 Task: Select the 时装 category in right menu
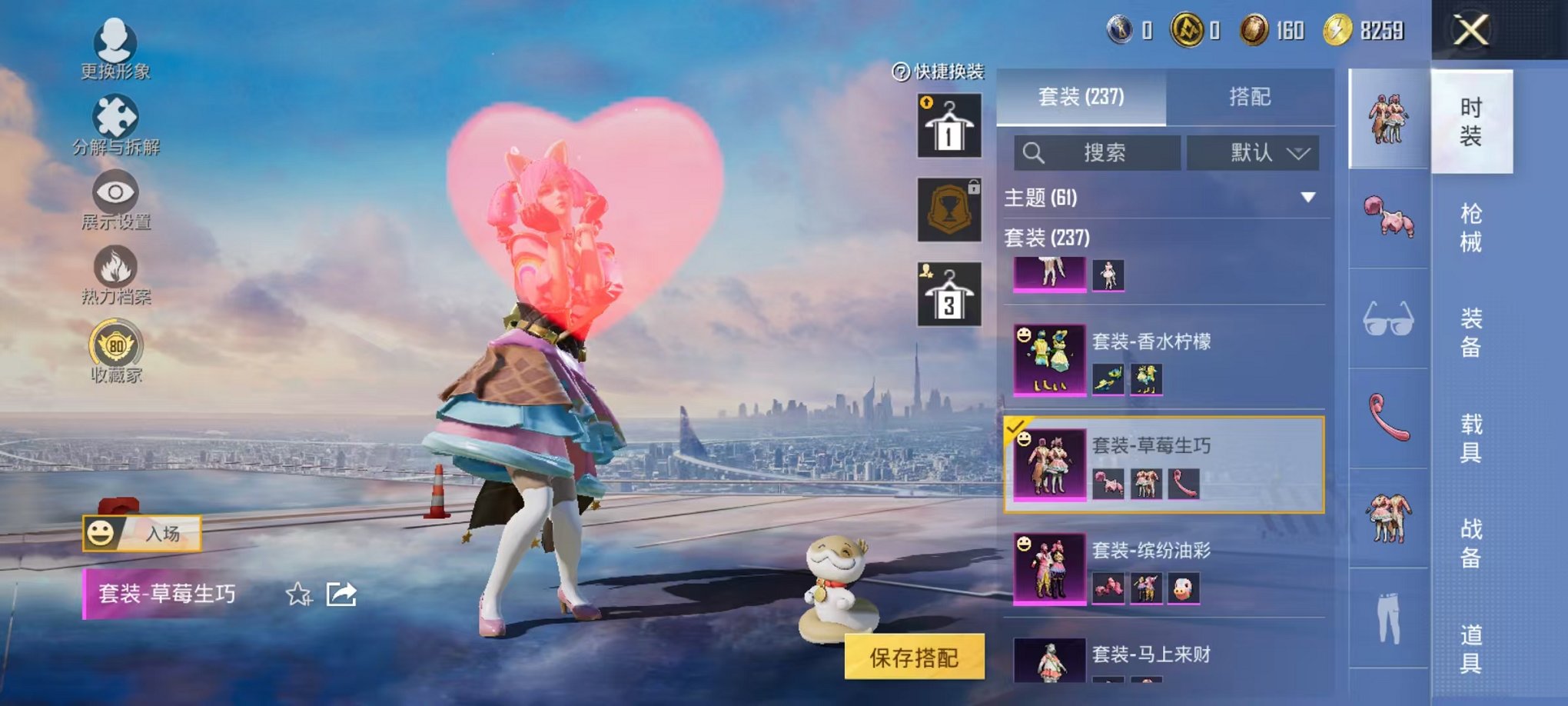[x=1473, y=123]
